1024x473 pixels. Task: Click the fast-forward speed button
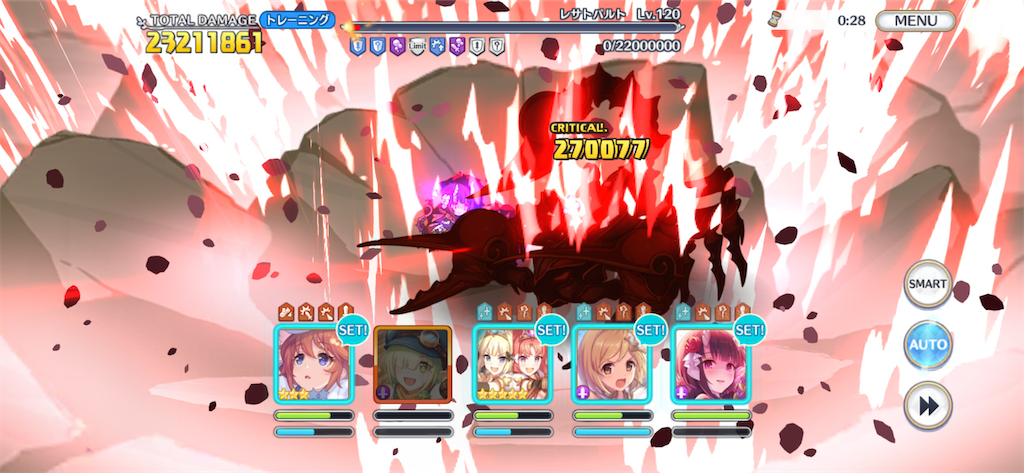coord(927,406)
